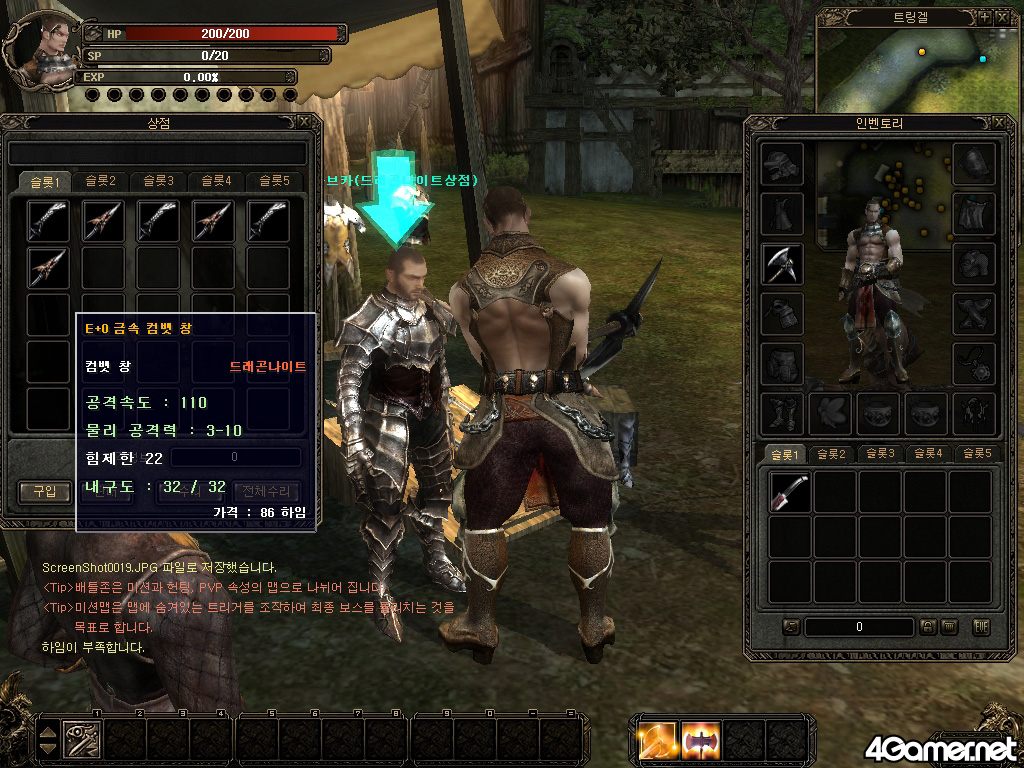The width and height of the screenshot is (1024, 768).
Task: Close the minimap panel
Action: tap(1002, 17)
